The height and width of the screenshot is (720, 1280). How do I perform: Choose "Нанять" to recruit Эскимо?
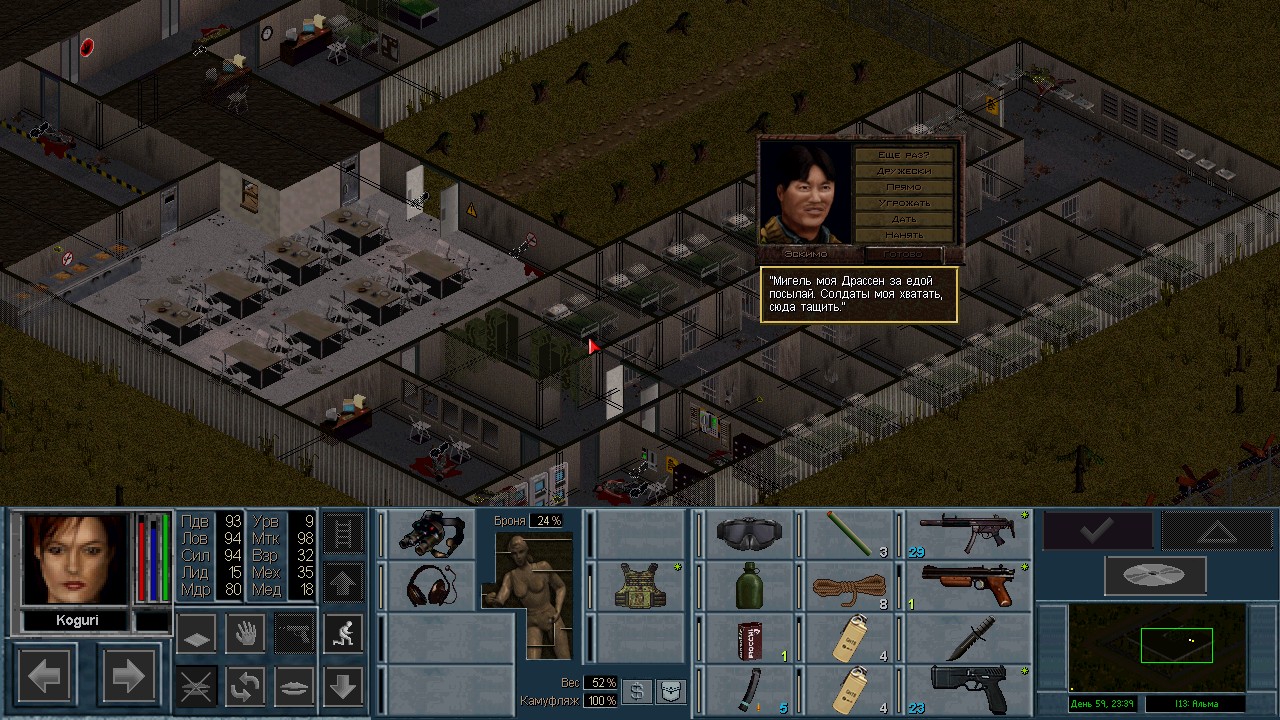[x=904, y=235]
